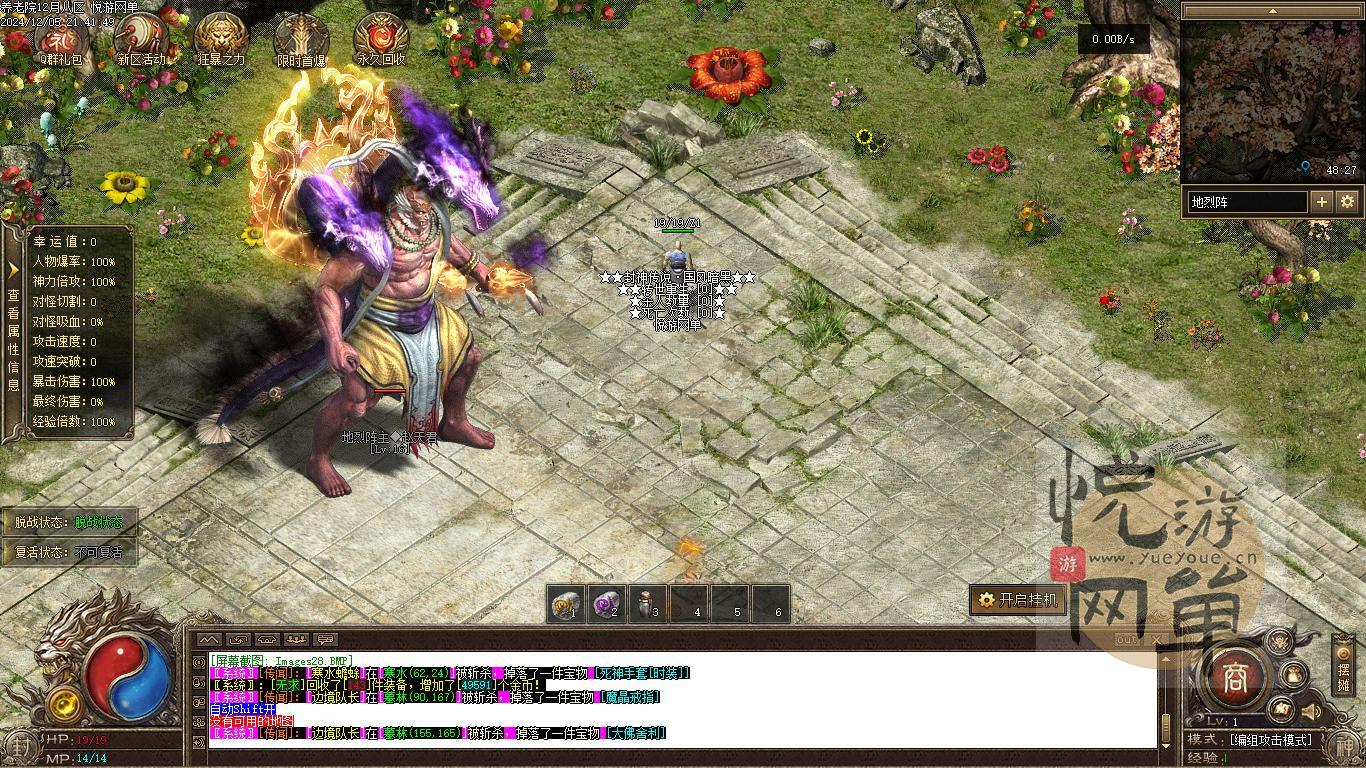The image size is (1366, 768).
Task: Open 新区活动 new server events
Action: tap(141, 39)
